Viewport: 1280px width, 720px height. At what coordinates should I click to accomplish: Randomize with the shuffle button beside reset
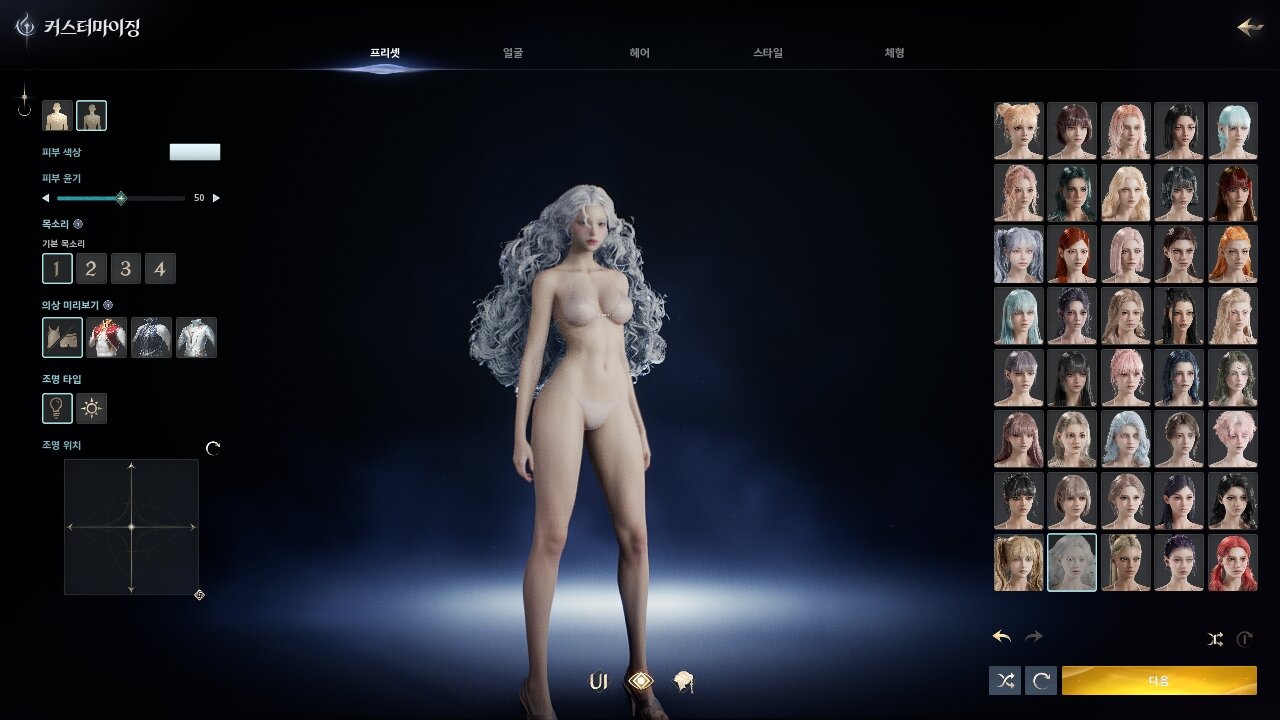[1005, 681]
